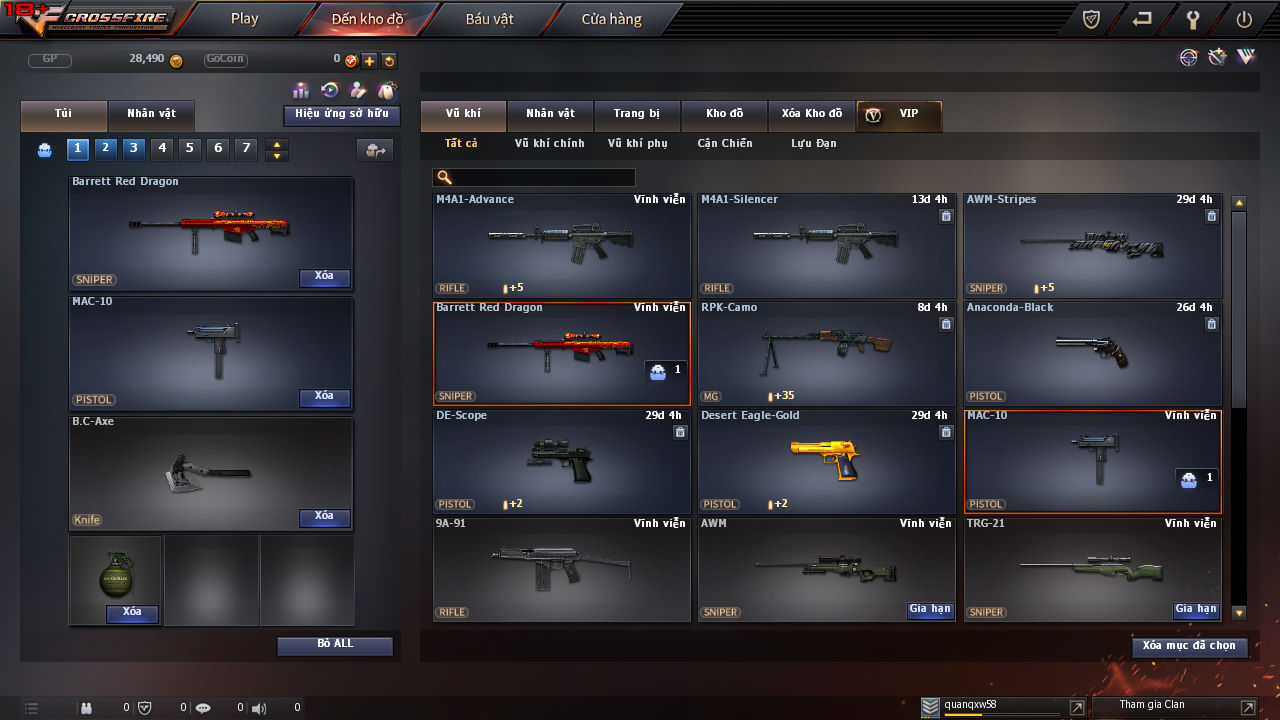Switch to the Trang bị inventory tab
This screenshot has width=1280, height=720.
click(636, 114)
